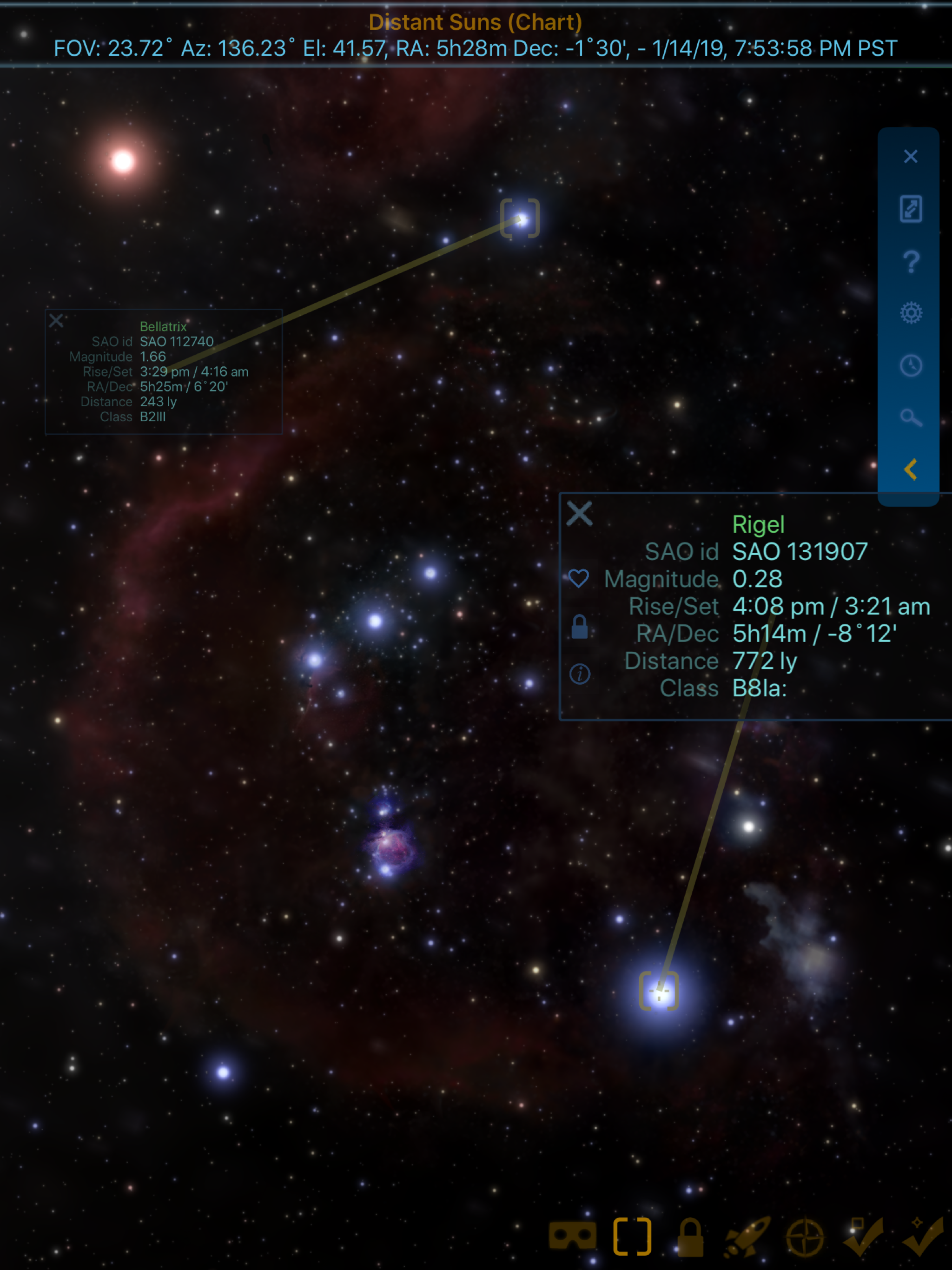Select the bracketed Bellatrix star marker
Screen dimensions: 952x1270
pyautogui.click(x=520, y=219)
